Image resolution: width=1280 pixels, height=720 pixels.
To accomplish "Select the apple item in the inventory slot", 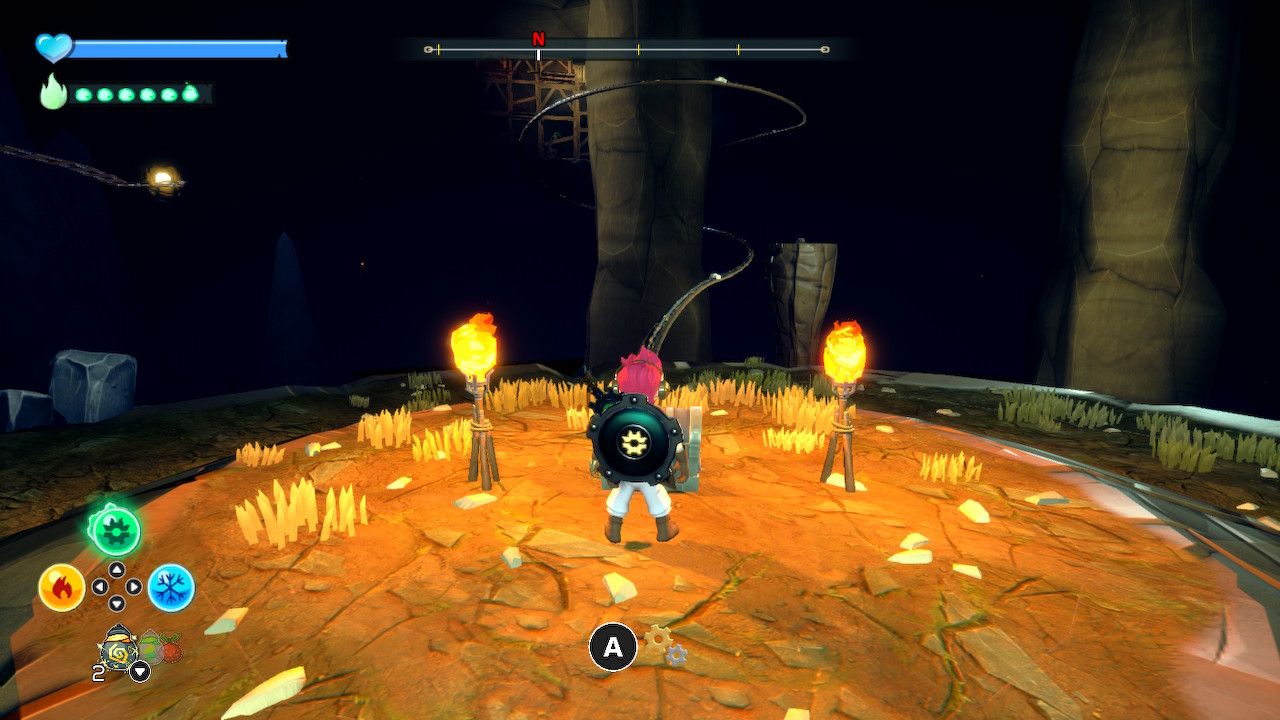I will [x=170, y=650].
